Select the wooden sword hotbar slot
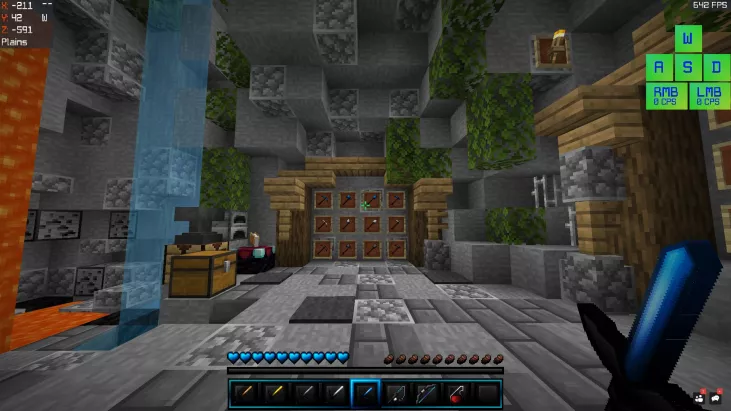The width and height of the screenshot is (731, 411). (243, 393)
